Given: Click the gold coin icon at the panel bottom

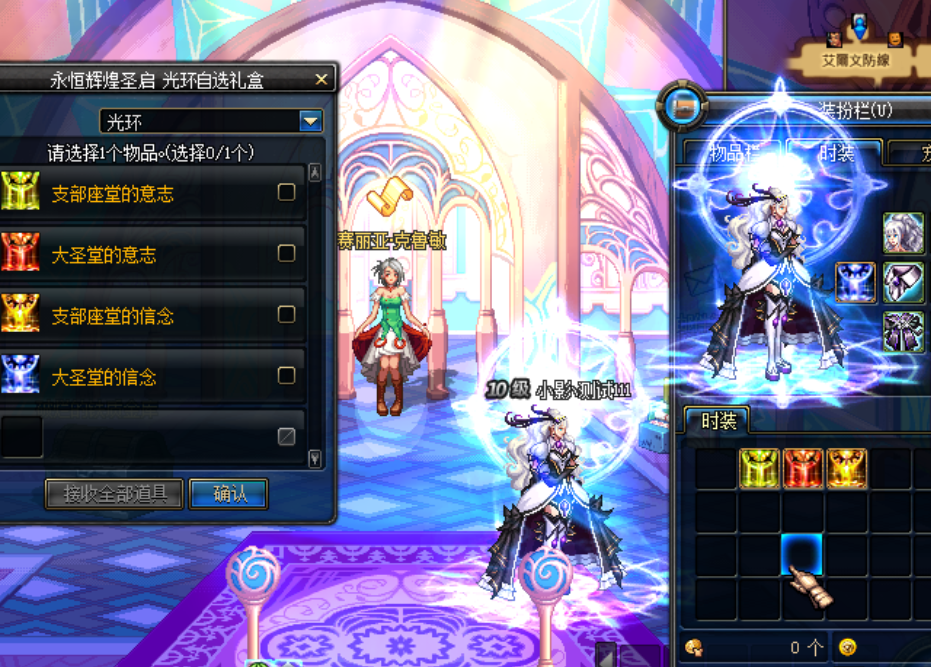Looking at the screenshot, I should tap(848, 647).
